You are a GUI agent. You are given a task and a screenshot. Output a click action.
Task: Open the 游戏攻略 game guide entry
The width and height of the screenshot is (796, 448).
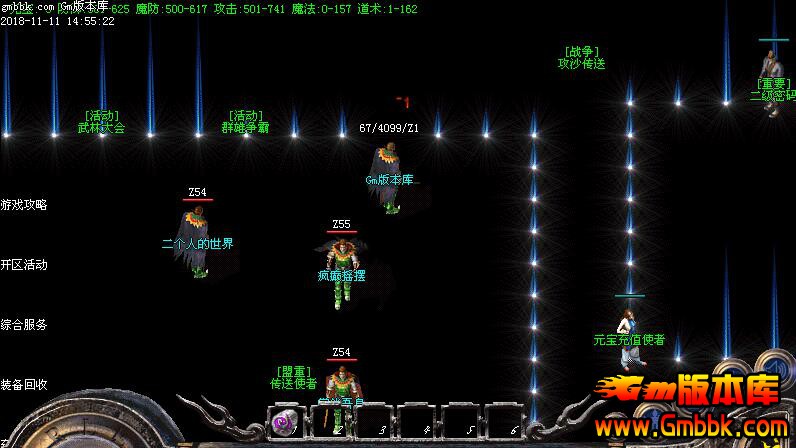[x=24, y=205]
